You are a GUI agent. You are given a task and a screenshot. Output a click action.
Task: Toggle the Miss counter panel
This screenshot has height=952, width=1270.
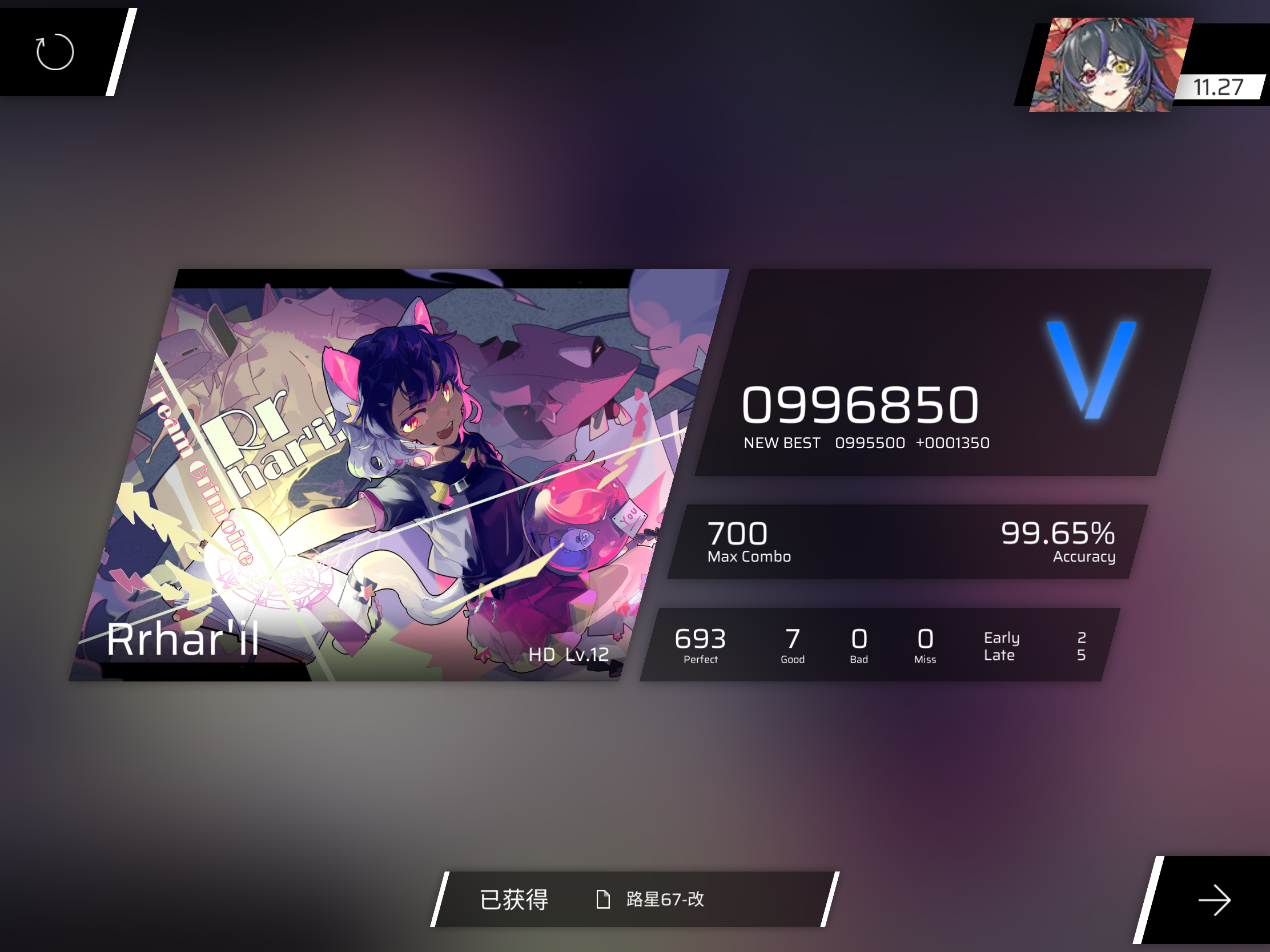pos(925,644)
